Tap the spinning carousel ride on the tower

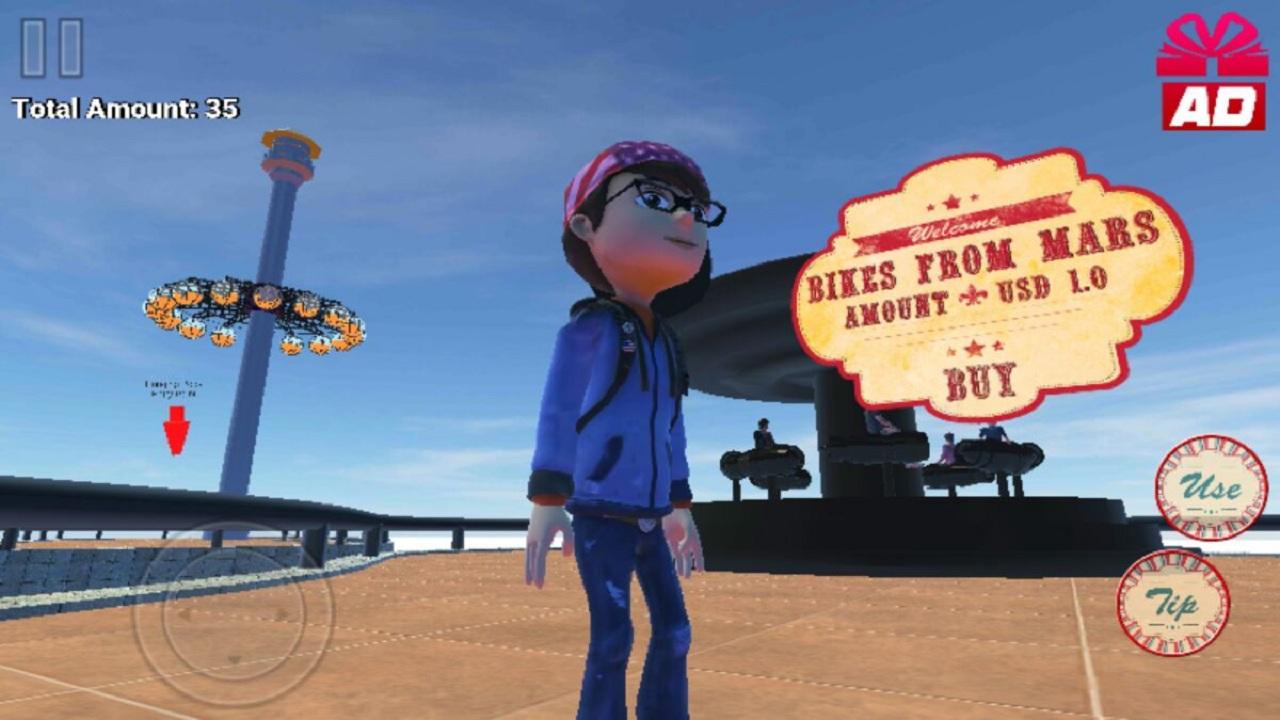(x=255, y=310)
